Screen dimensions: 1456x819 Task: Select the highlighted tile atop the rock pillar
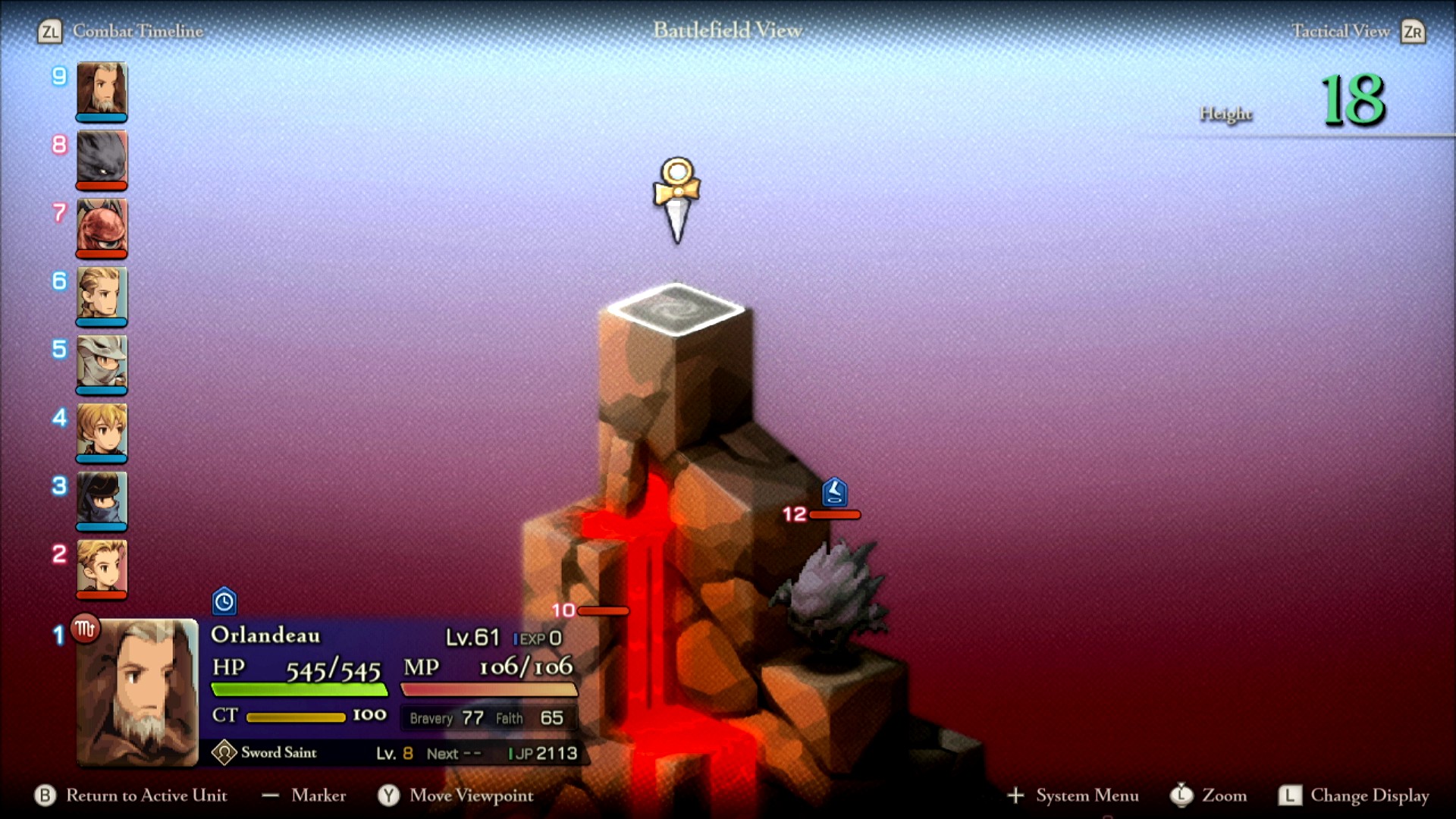tap(675, 309)
